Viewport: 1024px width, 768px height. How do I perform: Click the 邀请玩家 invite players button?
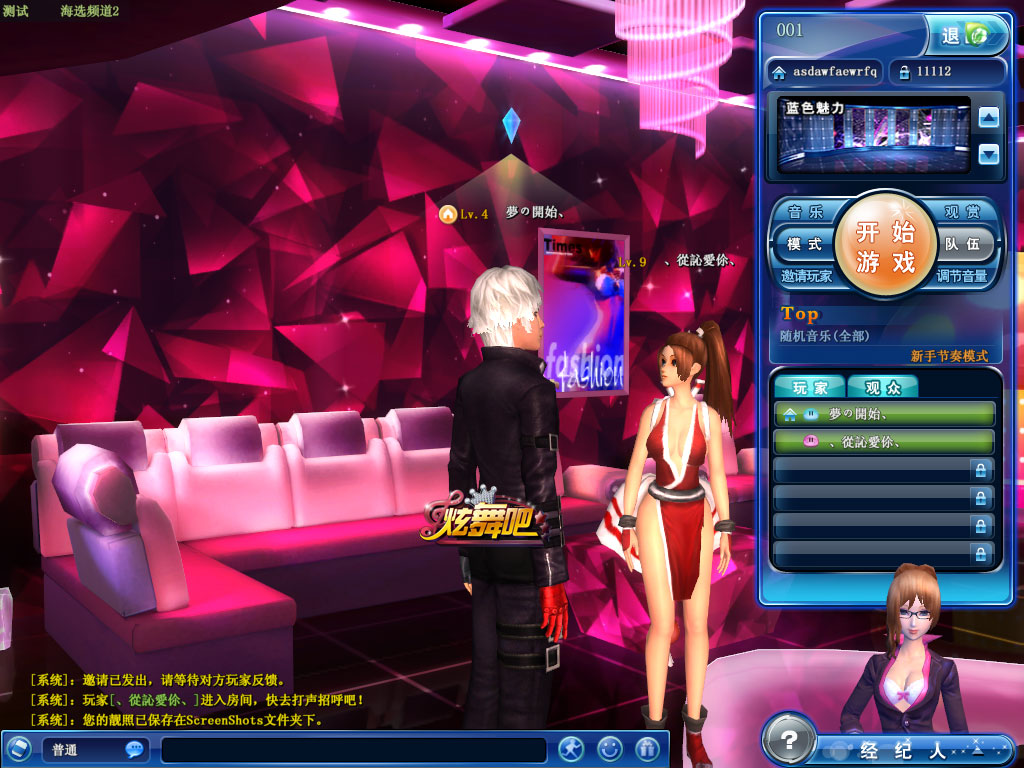[806, 276]
